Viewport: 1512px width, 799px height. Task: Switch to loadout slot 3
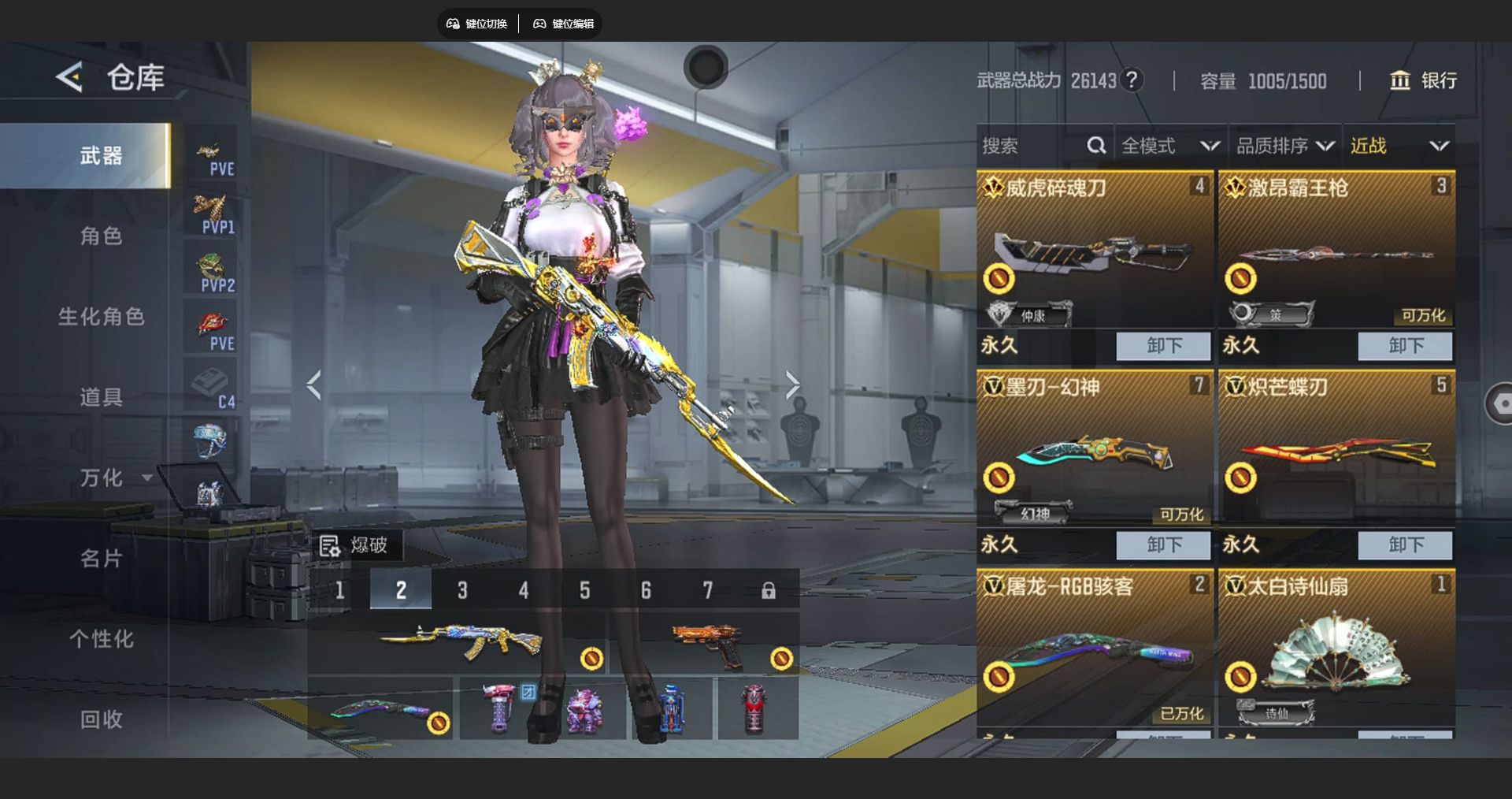coord(462,590)
